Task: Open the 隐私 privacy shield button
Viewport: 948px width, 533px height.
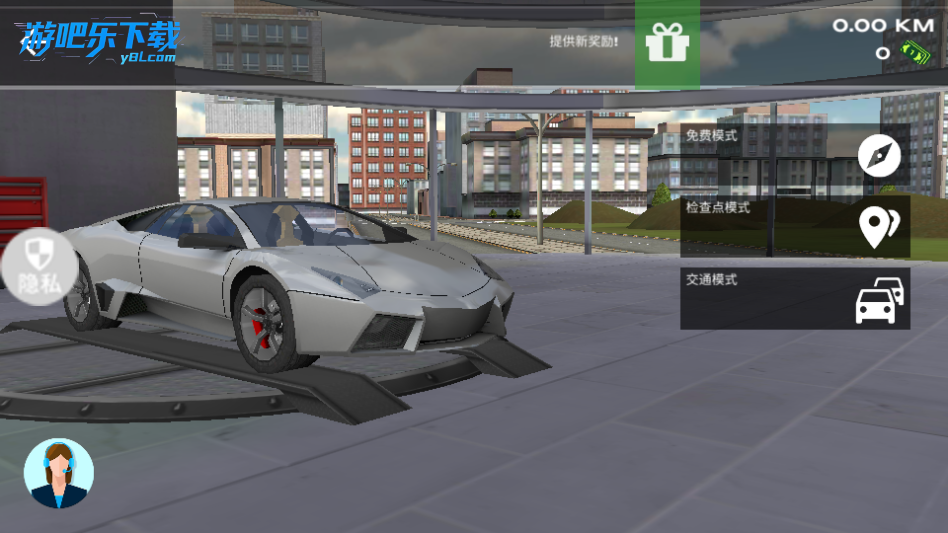Action: (x=38, y=266)
